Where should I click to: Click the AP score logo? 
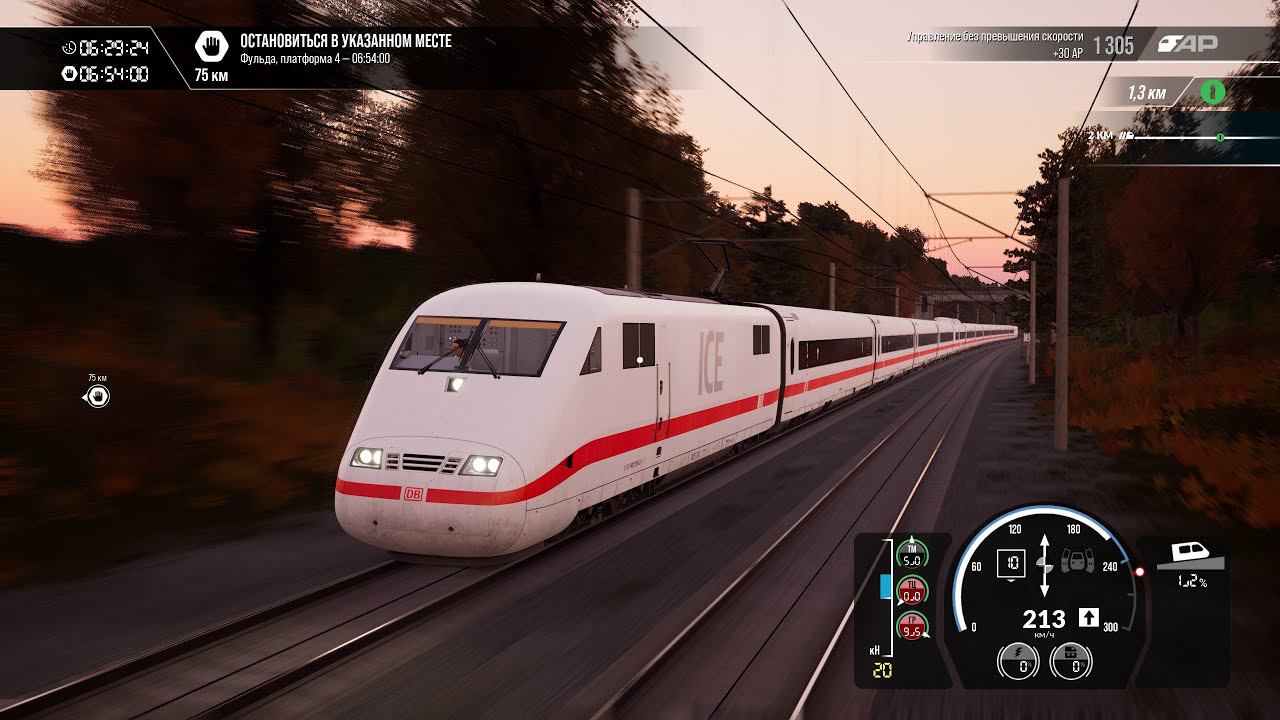[1187, 44]
